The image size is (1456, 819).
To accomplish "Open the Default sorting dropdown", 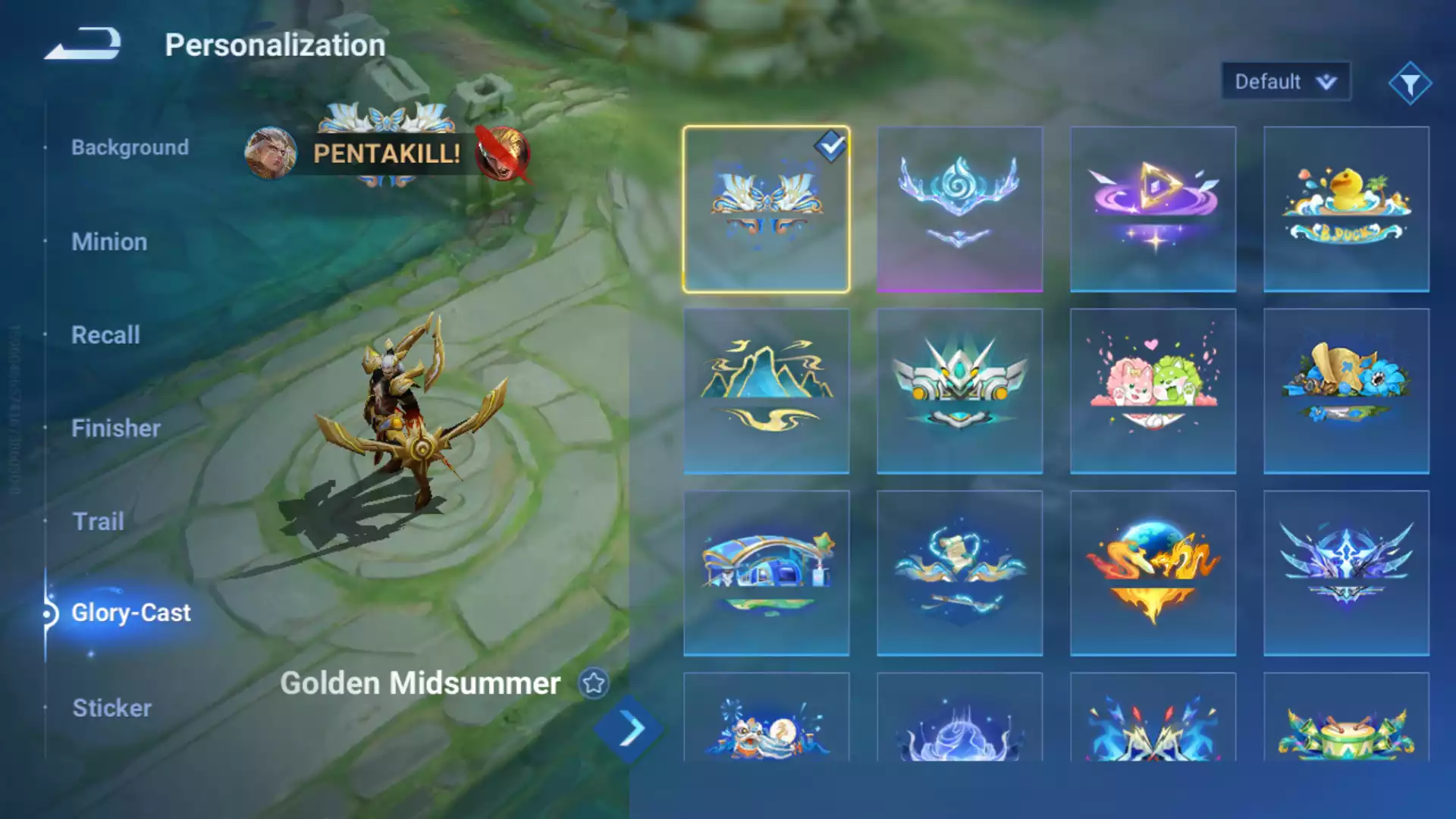I will (x=1285, y=82).
